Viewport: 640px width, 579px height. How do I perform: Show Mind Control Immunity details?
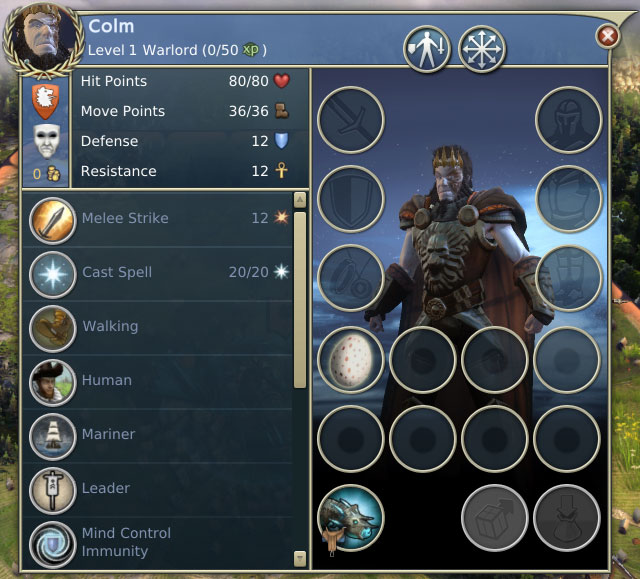[x=160, y=541]
